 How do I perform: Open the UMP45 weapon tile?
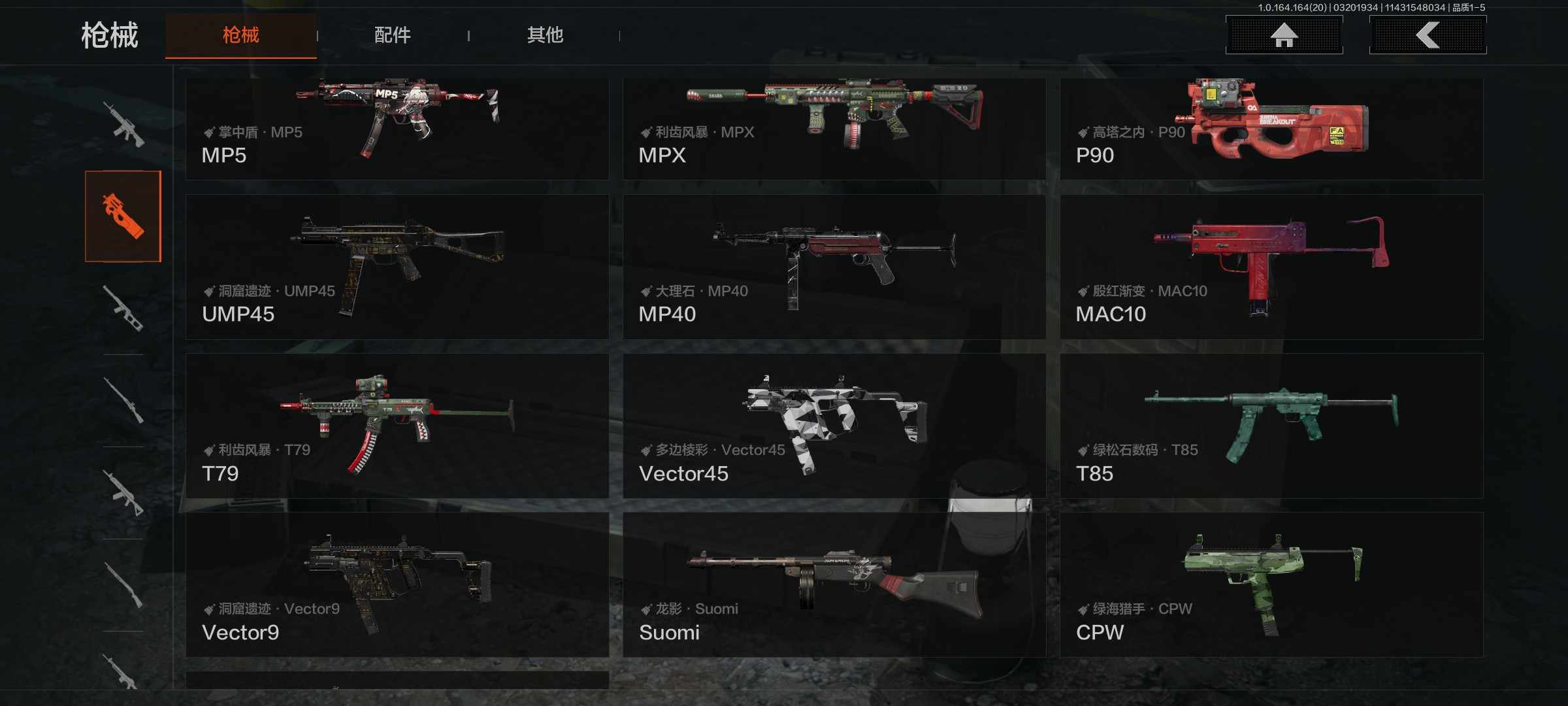click(x=397, y=267)
